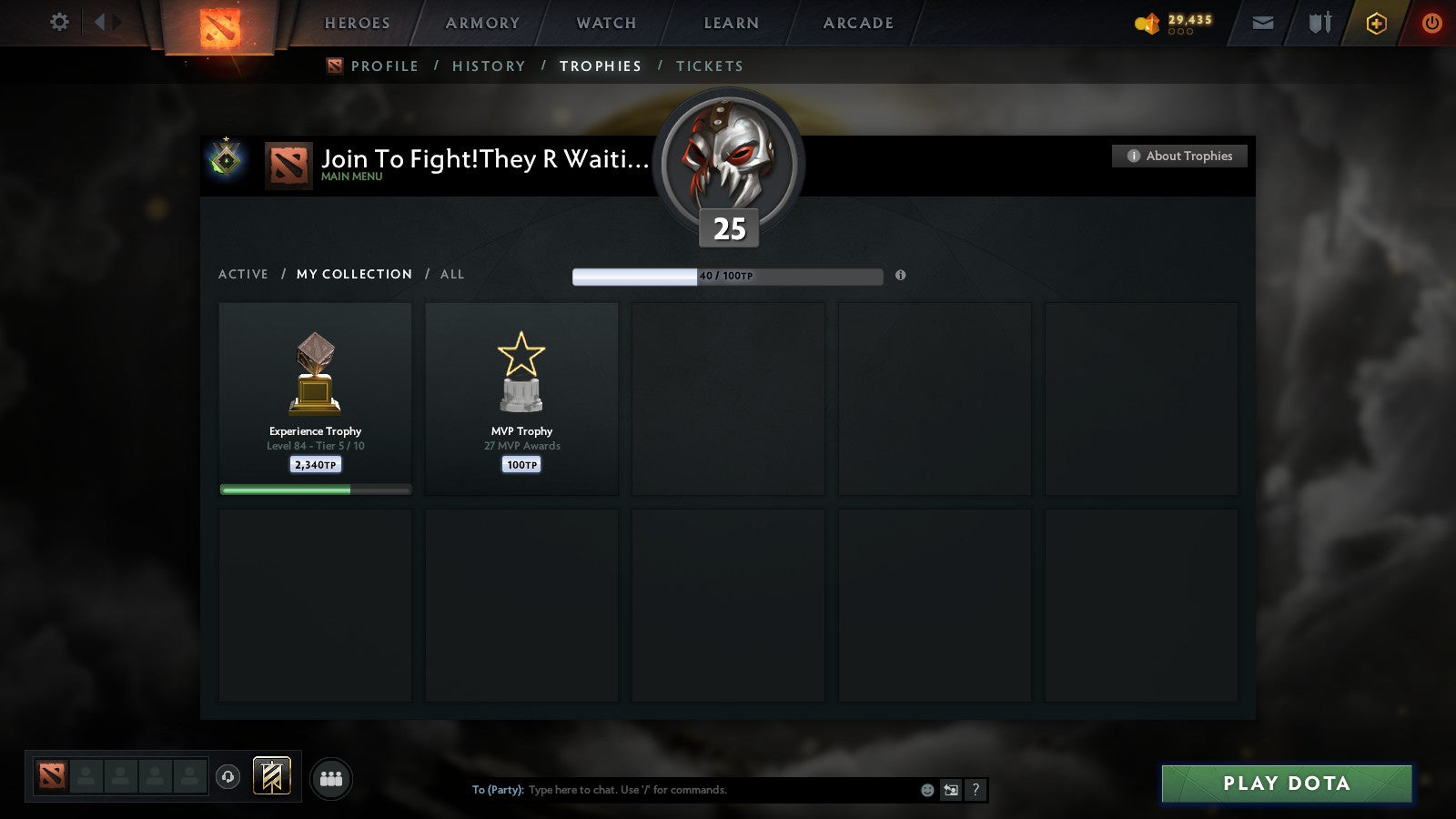Click the power button to exit Dota
Viewport: 1456px width, 819px height.
(1431, 23)
